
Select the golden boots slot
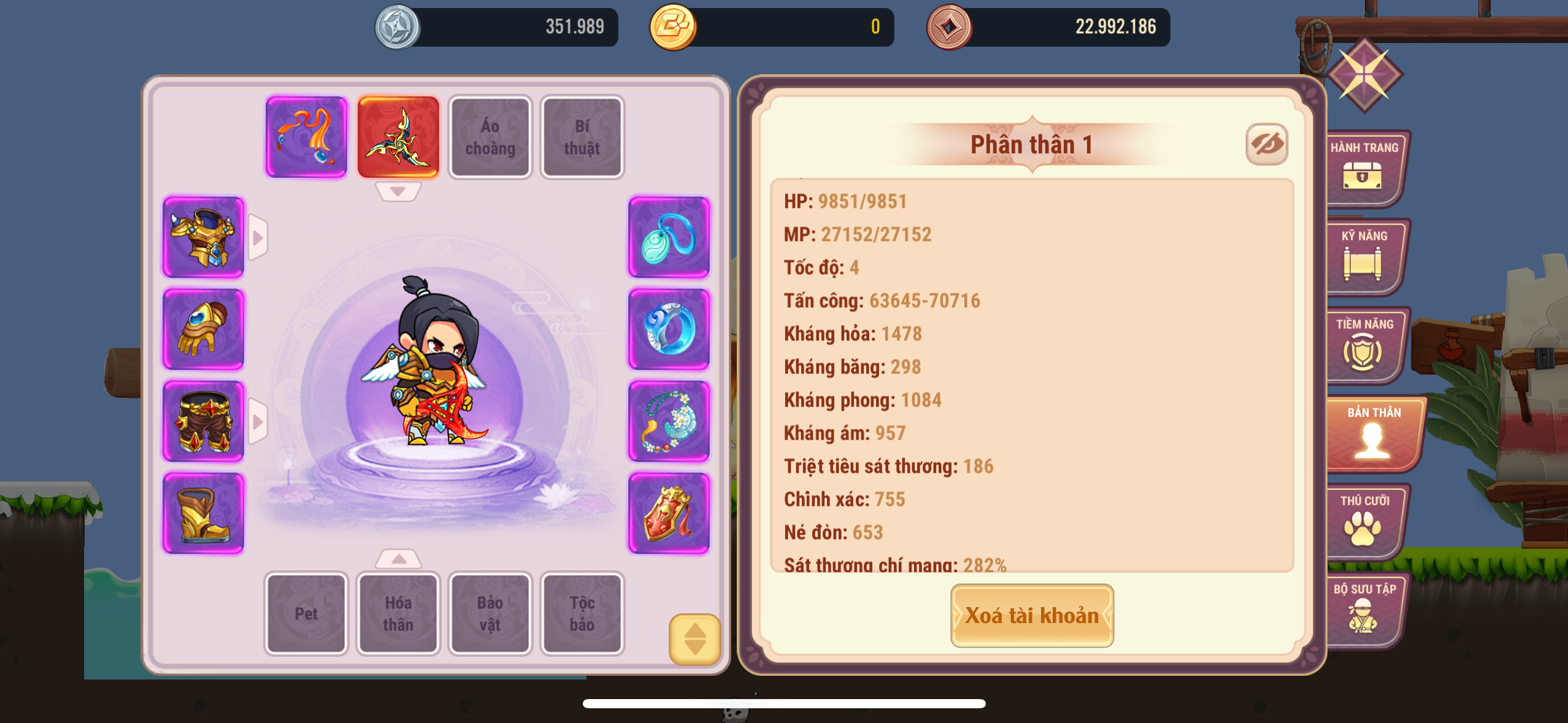(204, 513)
